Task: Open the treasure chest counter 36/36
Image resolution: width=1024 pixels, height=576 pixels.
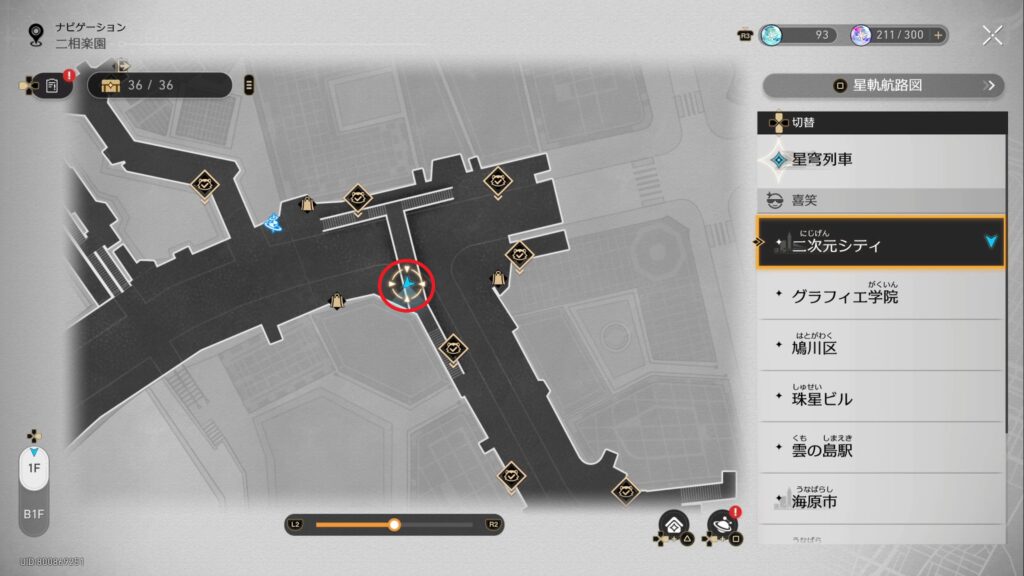Action: click(x=159, y=85)
